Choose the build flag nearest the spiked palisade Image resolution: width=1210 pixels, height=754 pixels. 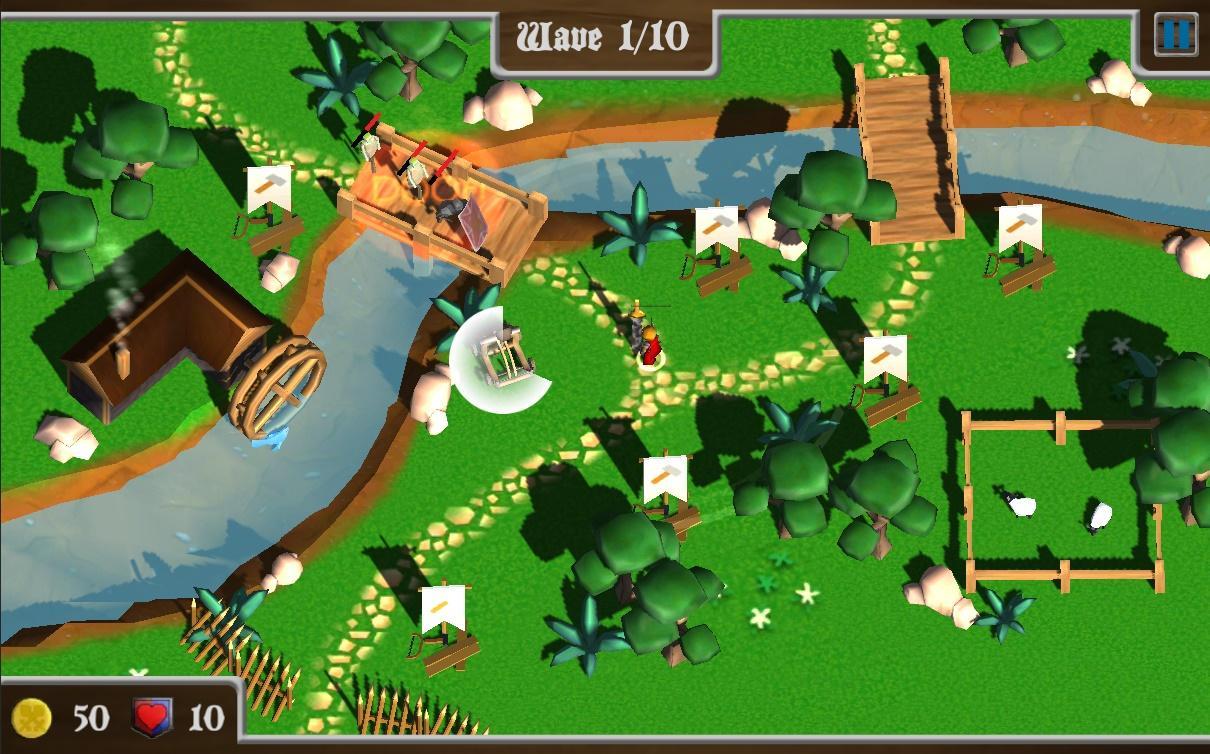tap(443, 620)
